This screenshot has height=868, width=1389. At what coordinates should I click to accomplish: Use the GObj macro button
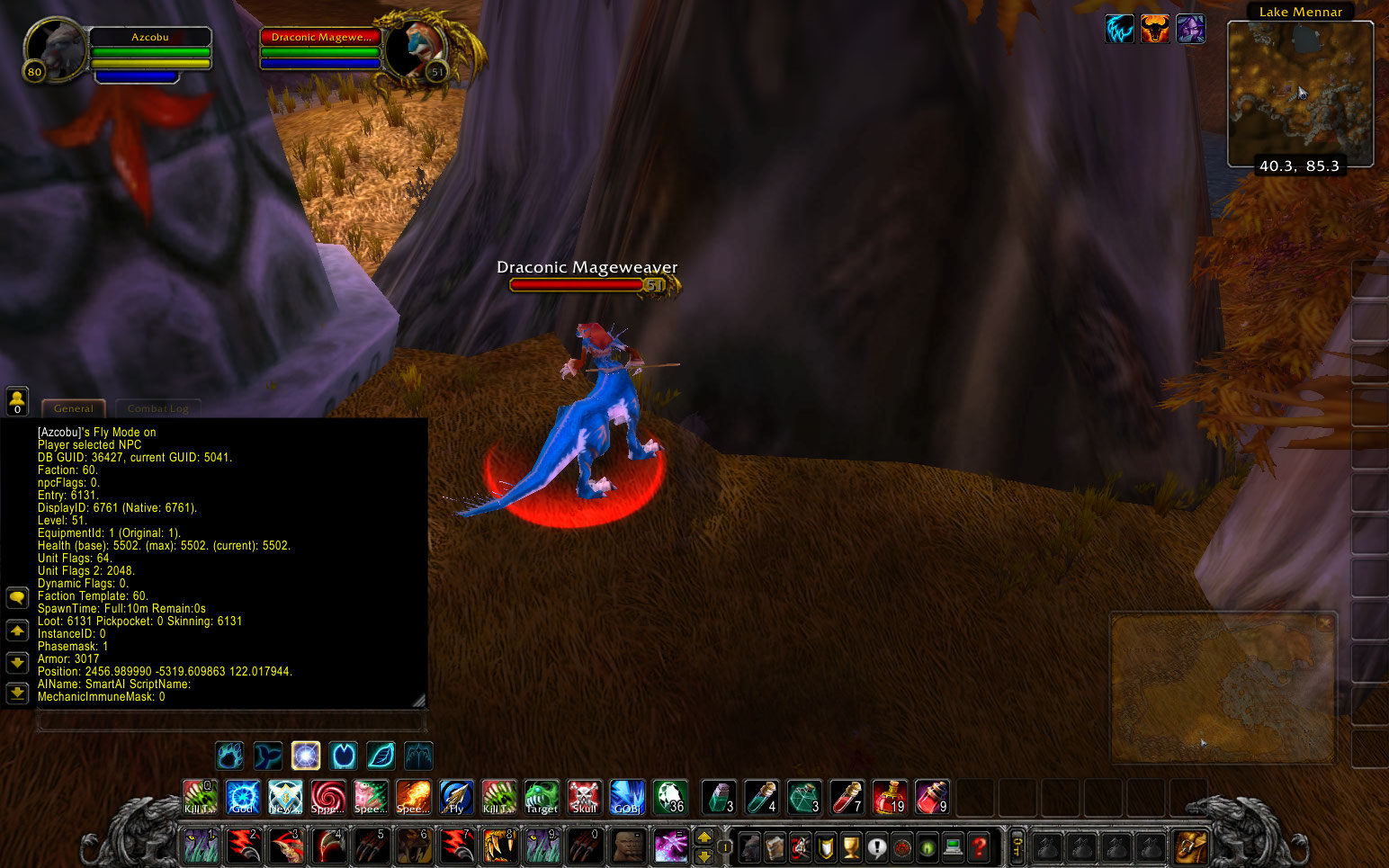click(627, 797)
